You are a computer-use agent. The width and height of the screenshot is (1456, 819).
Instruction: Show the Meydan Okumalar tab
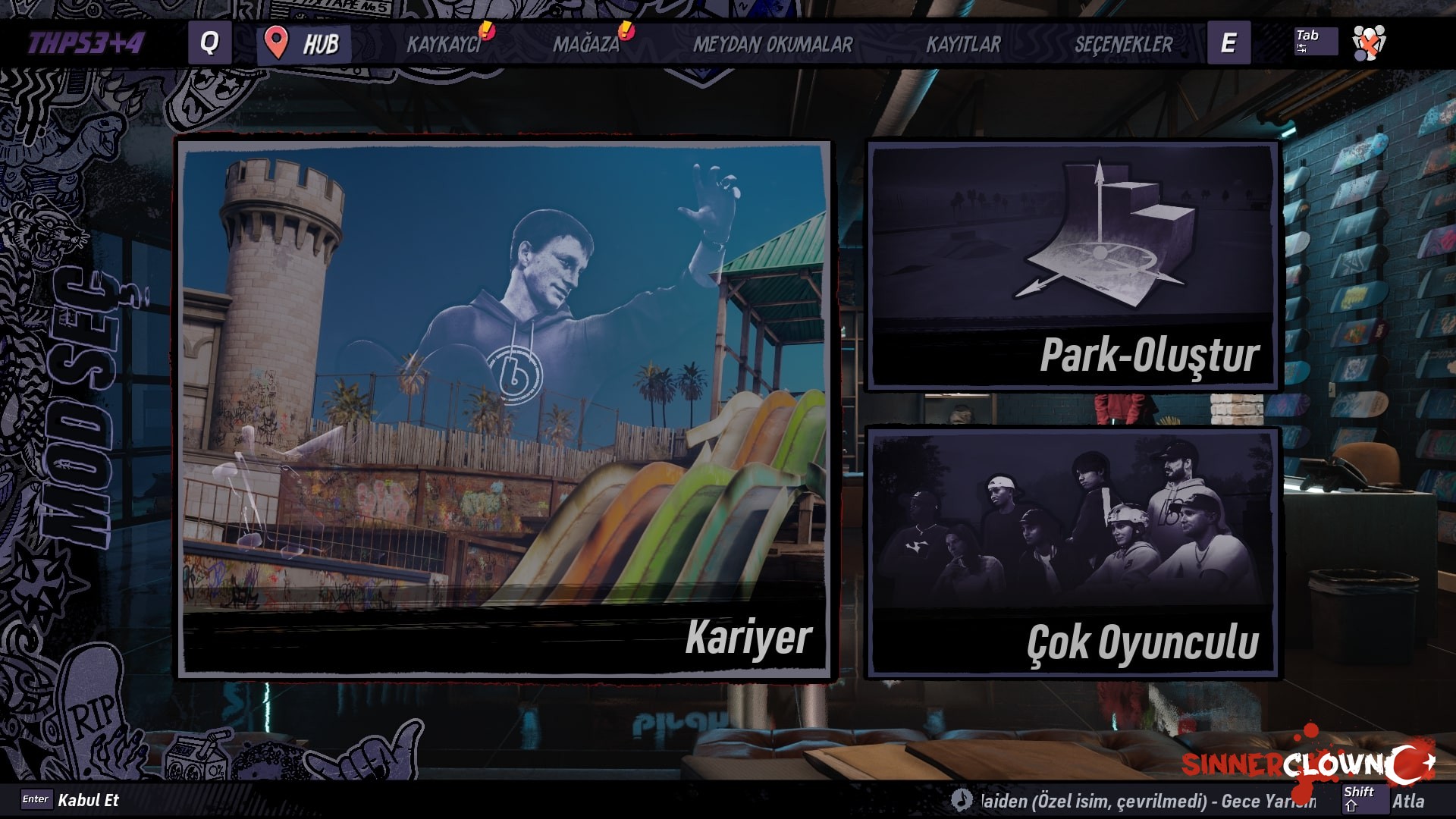click(x=773, y=44)
